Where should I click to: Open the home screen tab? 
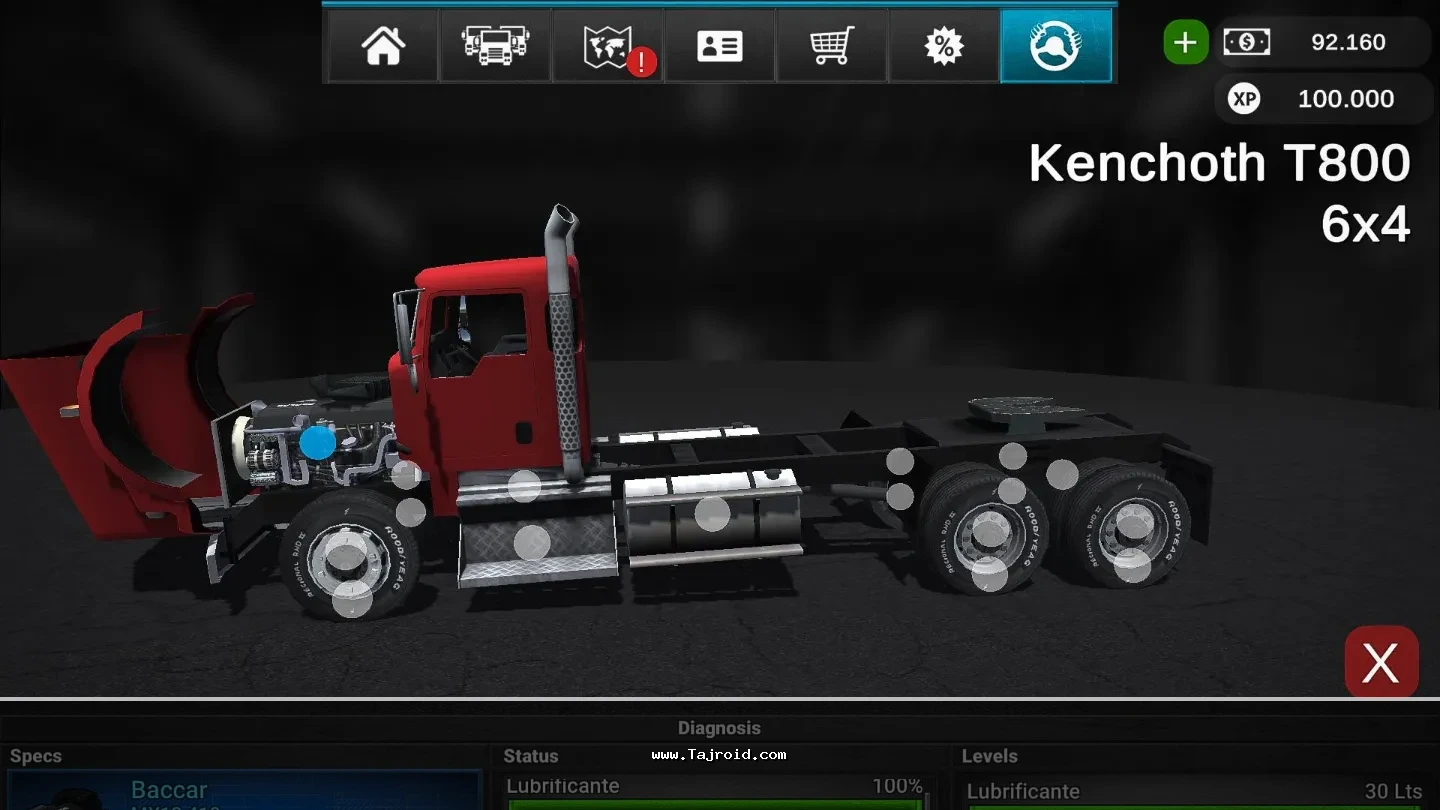click(384, 46)
